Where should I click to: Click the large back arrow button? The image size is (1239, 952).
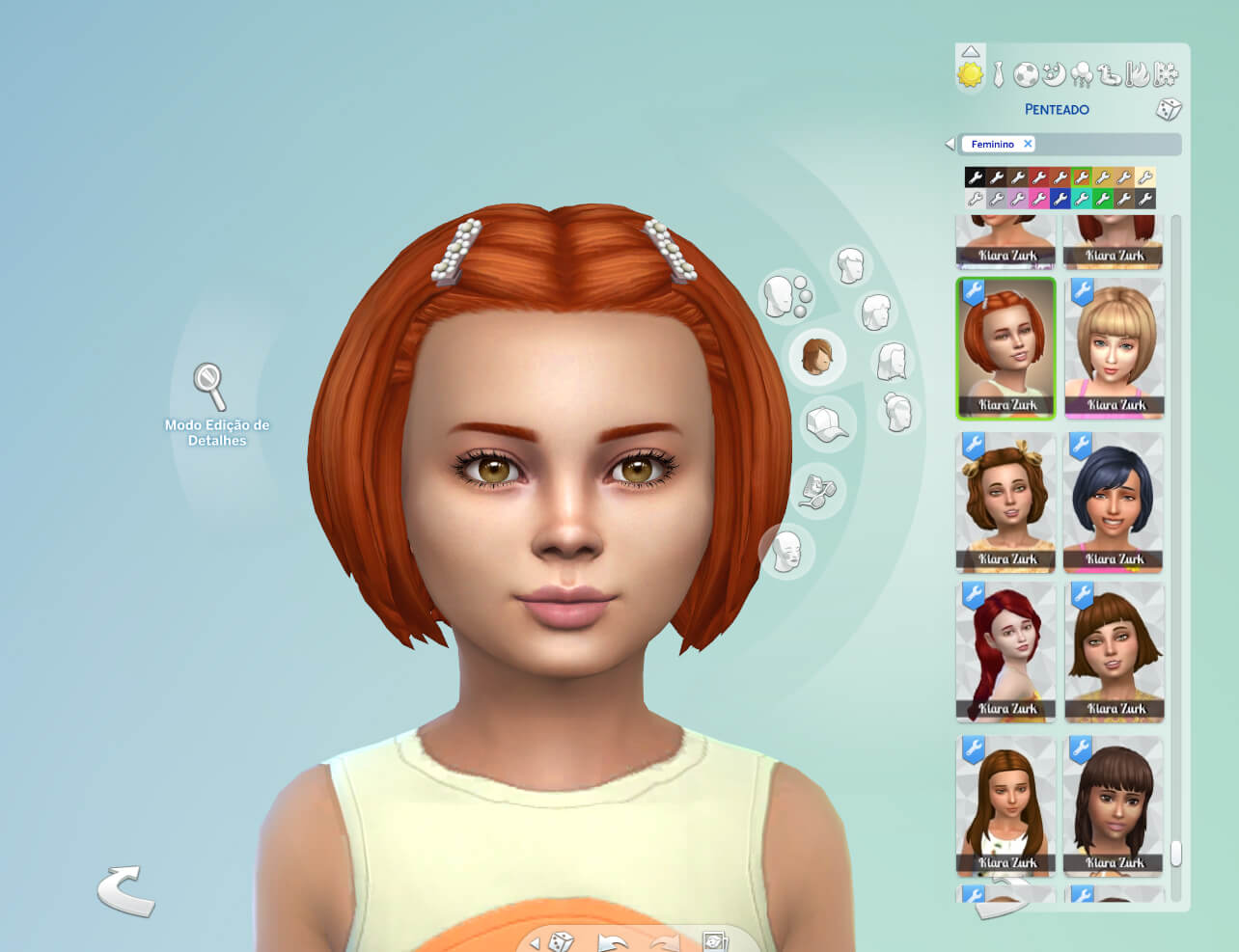[x=126, y=890]
